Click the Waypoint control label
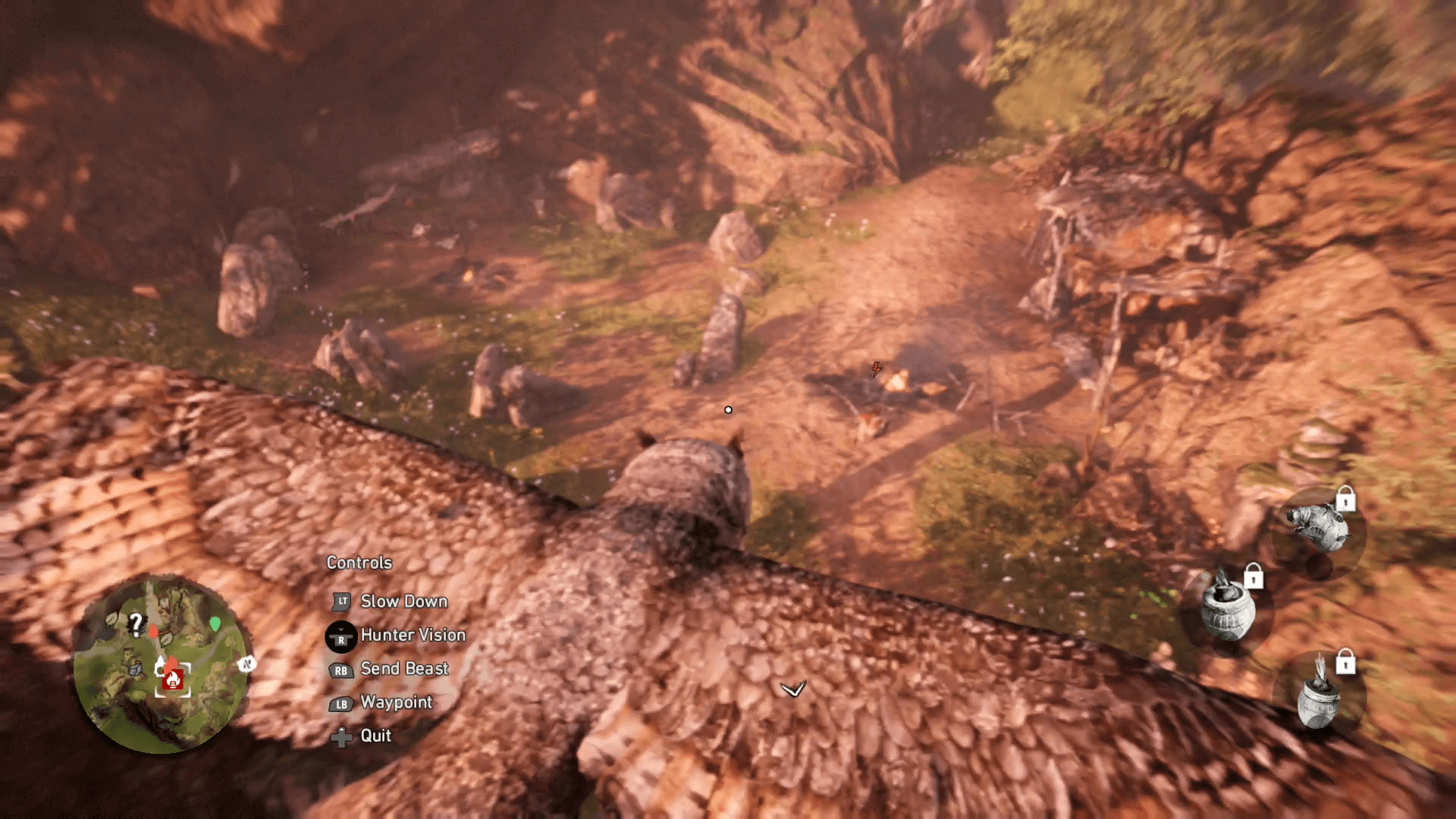Image resolution: width=1456 pixels, height=819 pixels. [x=397, y=703]
